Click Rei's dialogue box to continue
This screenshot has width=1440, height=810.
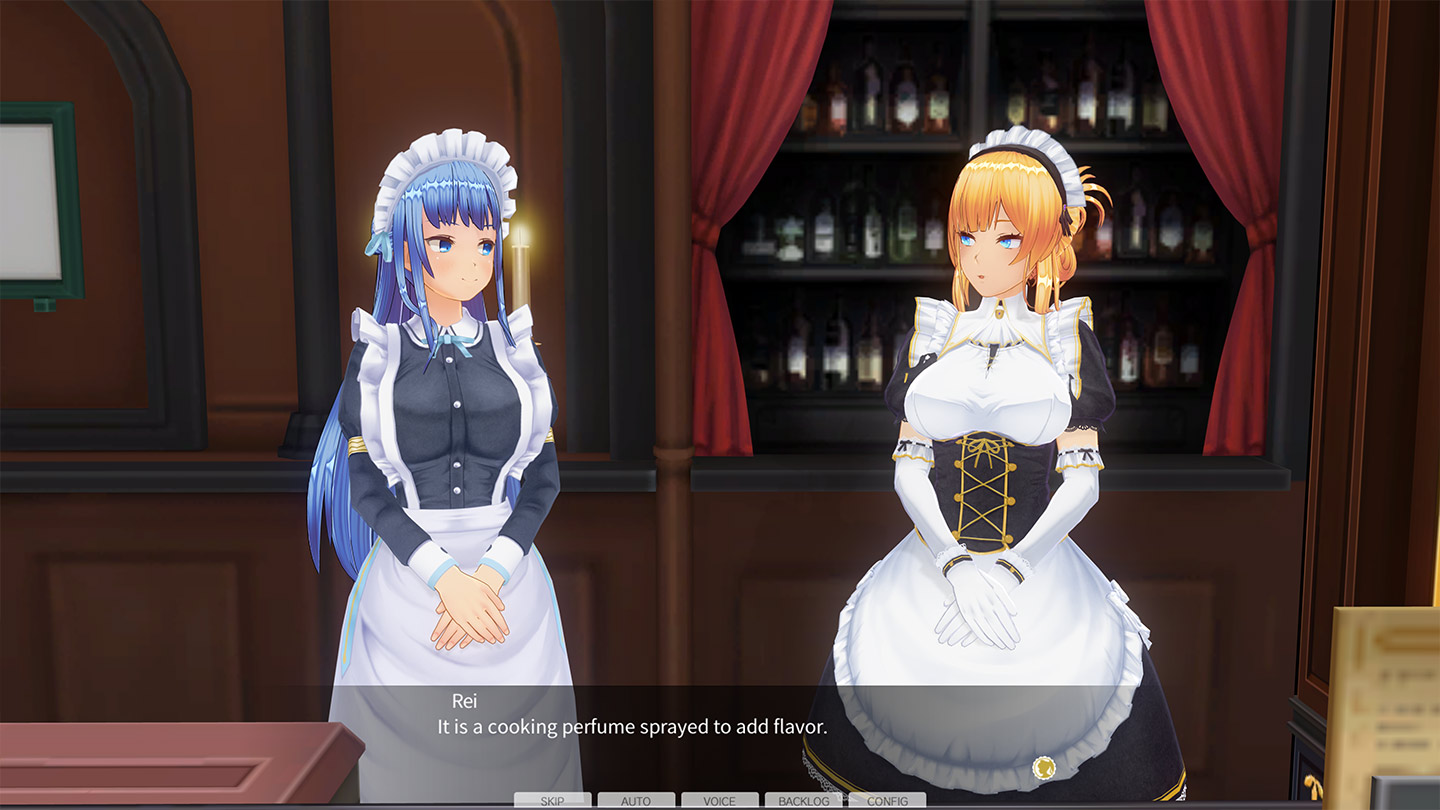click(720, 735)
